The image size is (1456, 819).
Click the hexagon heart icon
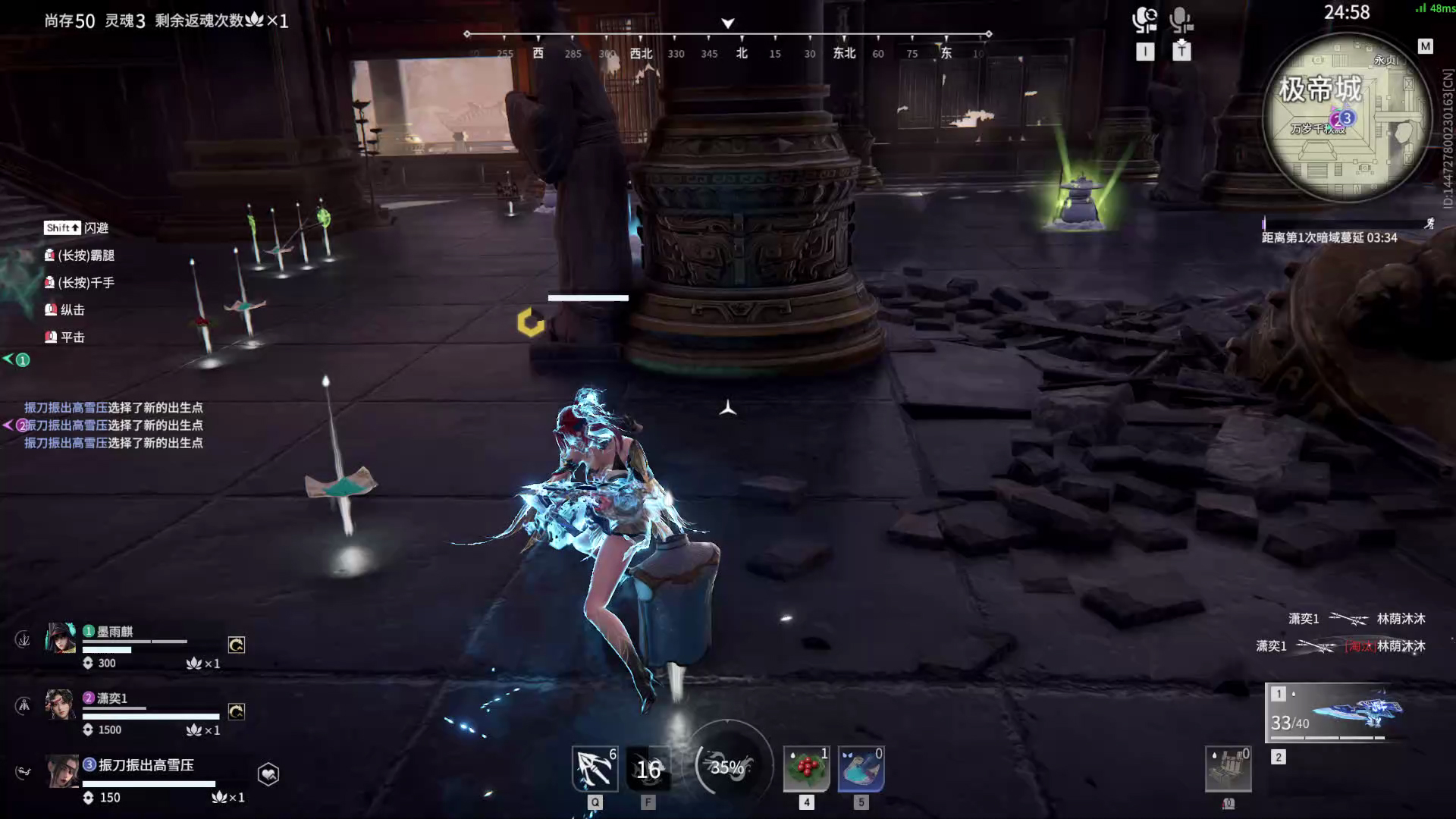(x=268, y=773)
